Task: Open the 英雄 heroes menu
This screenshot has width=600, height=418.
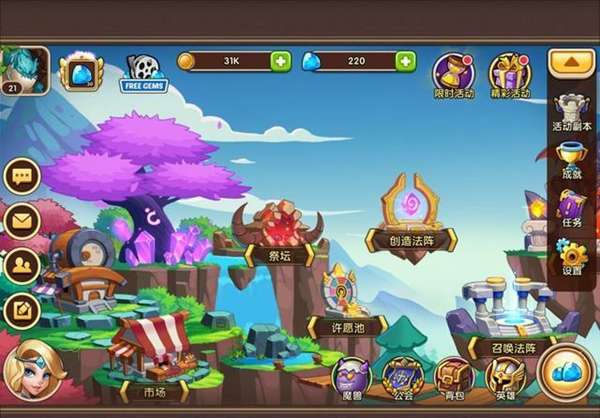Action: (505, 378)
